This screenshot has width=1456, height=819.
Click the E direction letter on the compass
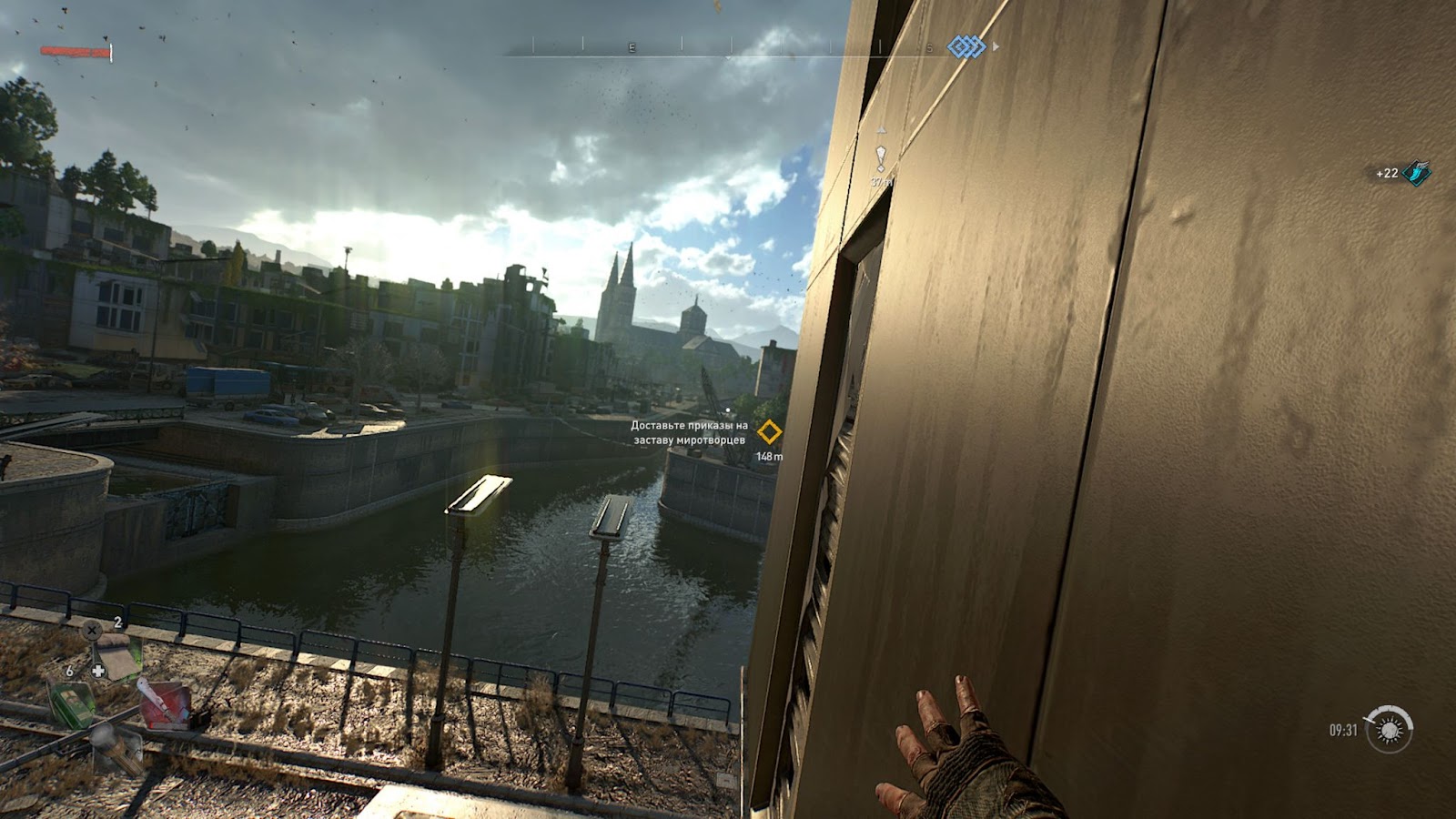(x=631, y=46)
